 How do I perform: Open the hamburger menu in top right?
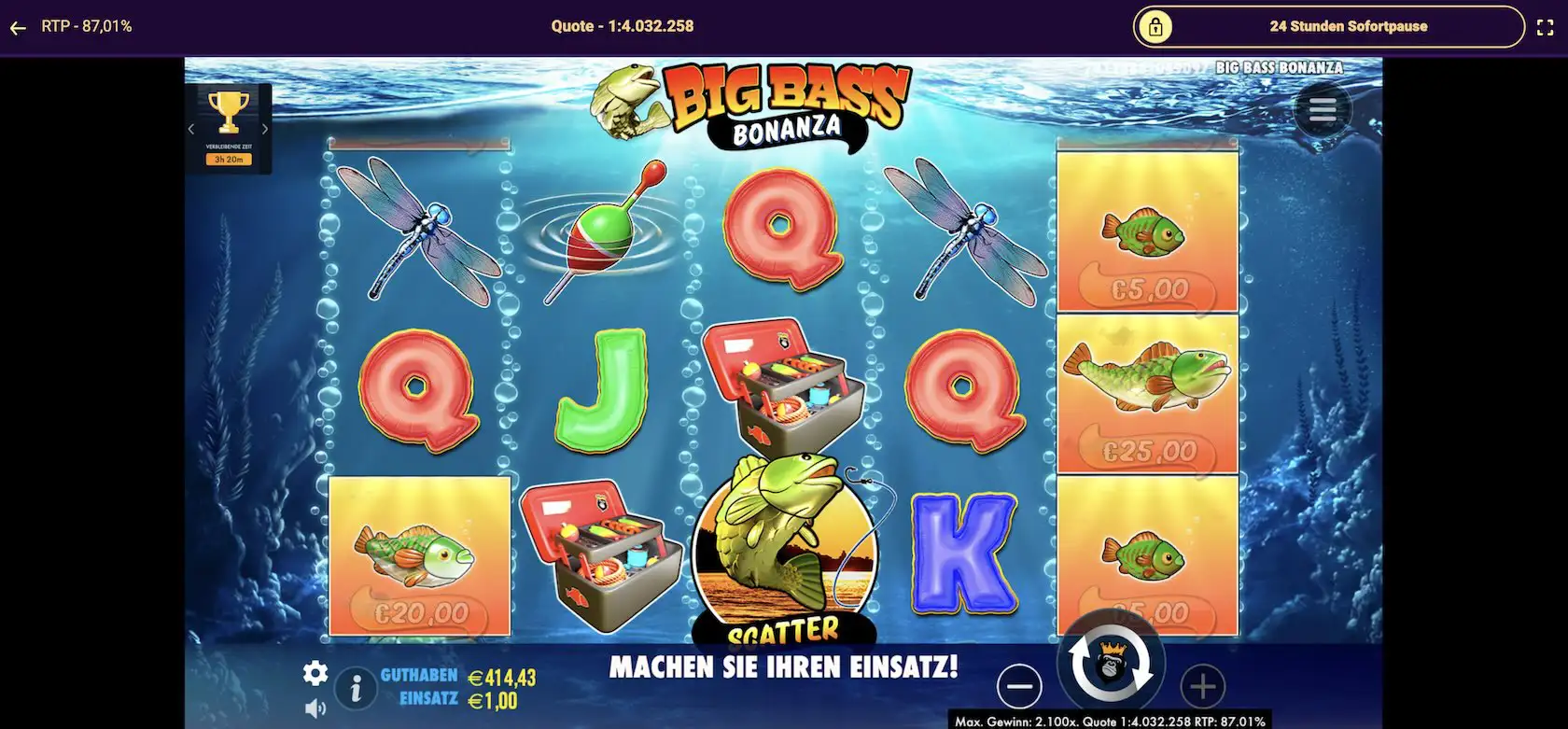click(x=1322, y=108)
